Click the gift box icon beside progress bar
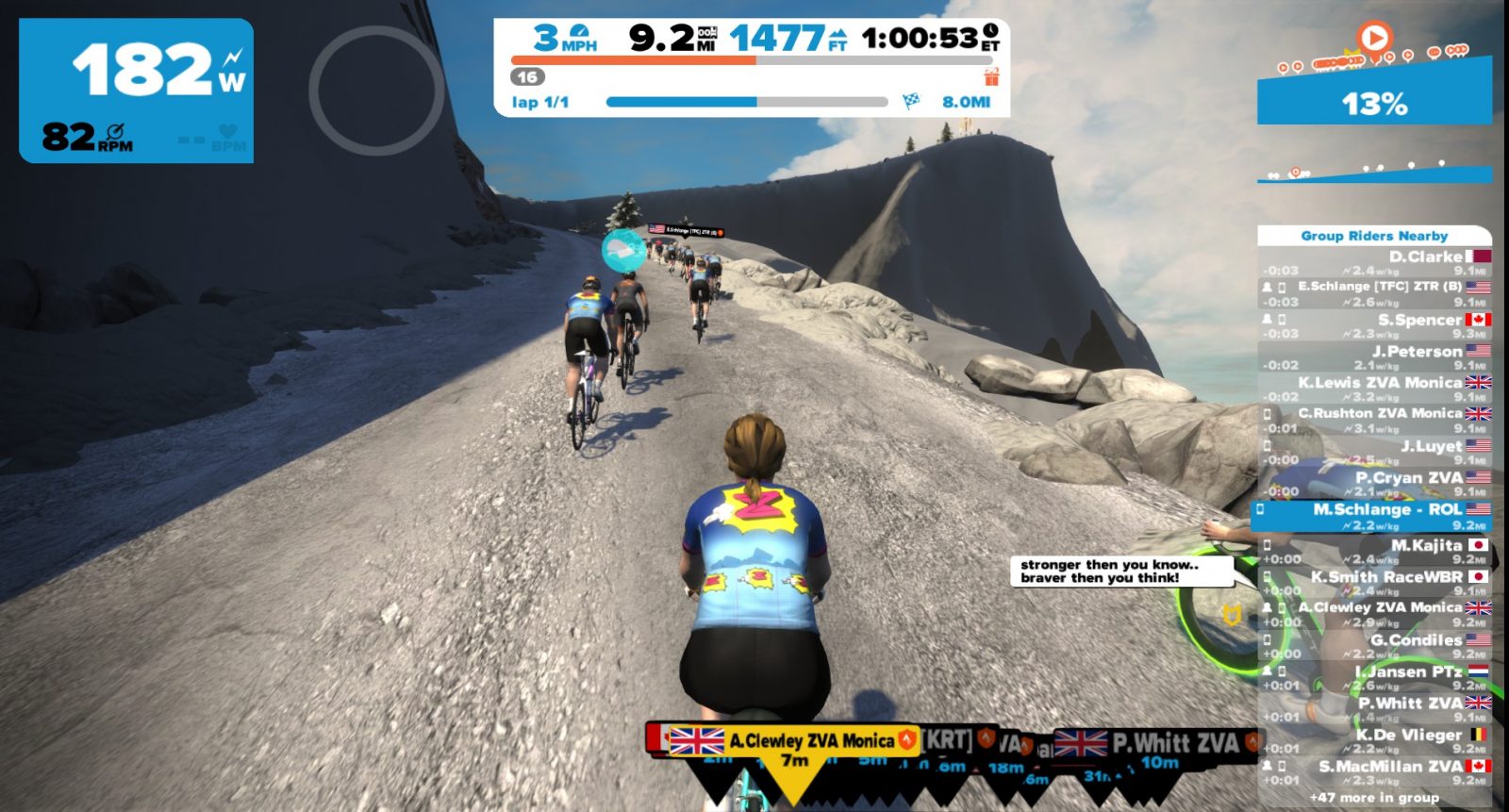The height and width of the screenshot is (812, 1509). [990, 76]
